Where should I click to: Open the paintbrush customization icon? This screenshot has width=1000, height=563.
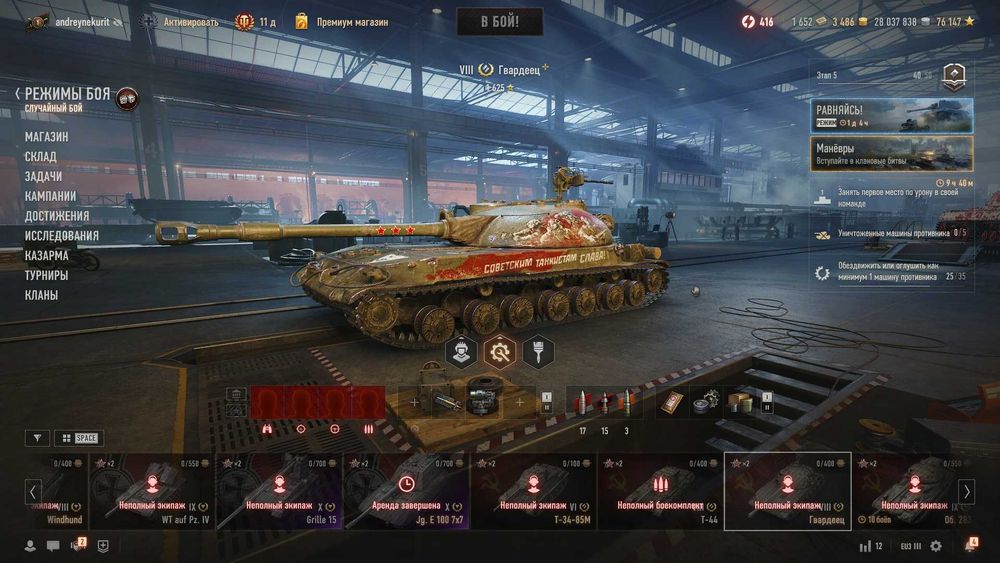click(x=537, y=351)
